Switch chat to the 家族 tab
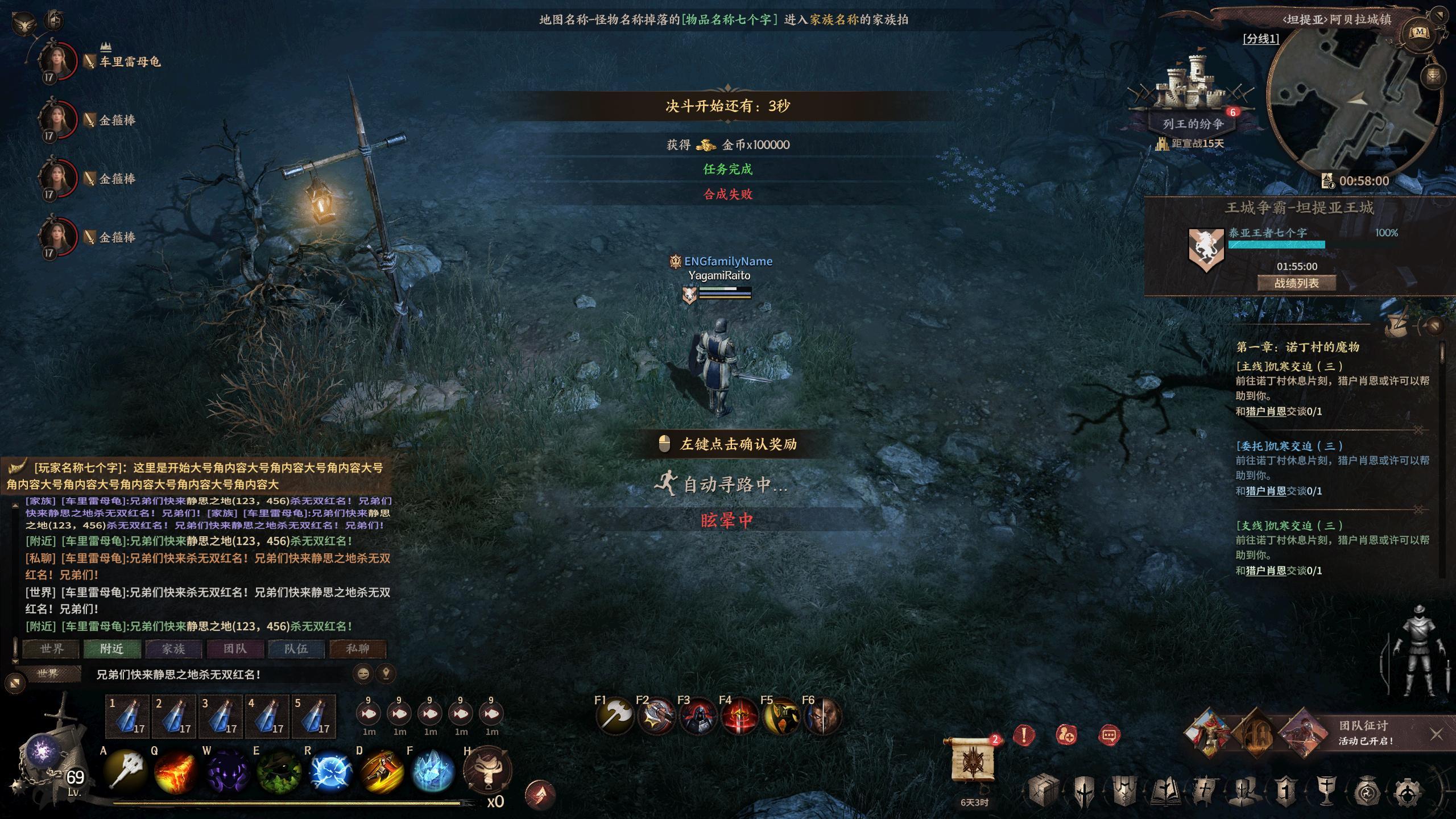 pyautogui.click(x=173, y=648)
